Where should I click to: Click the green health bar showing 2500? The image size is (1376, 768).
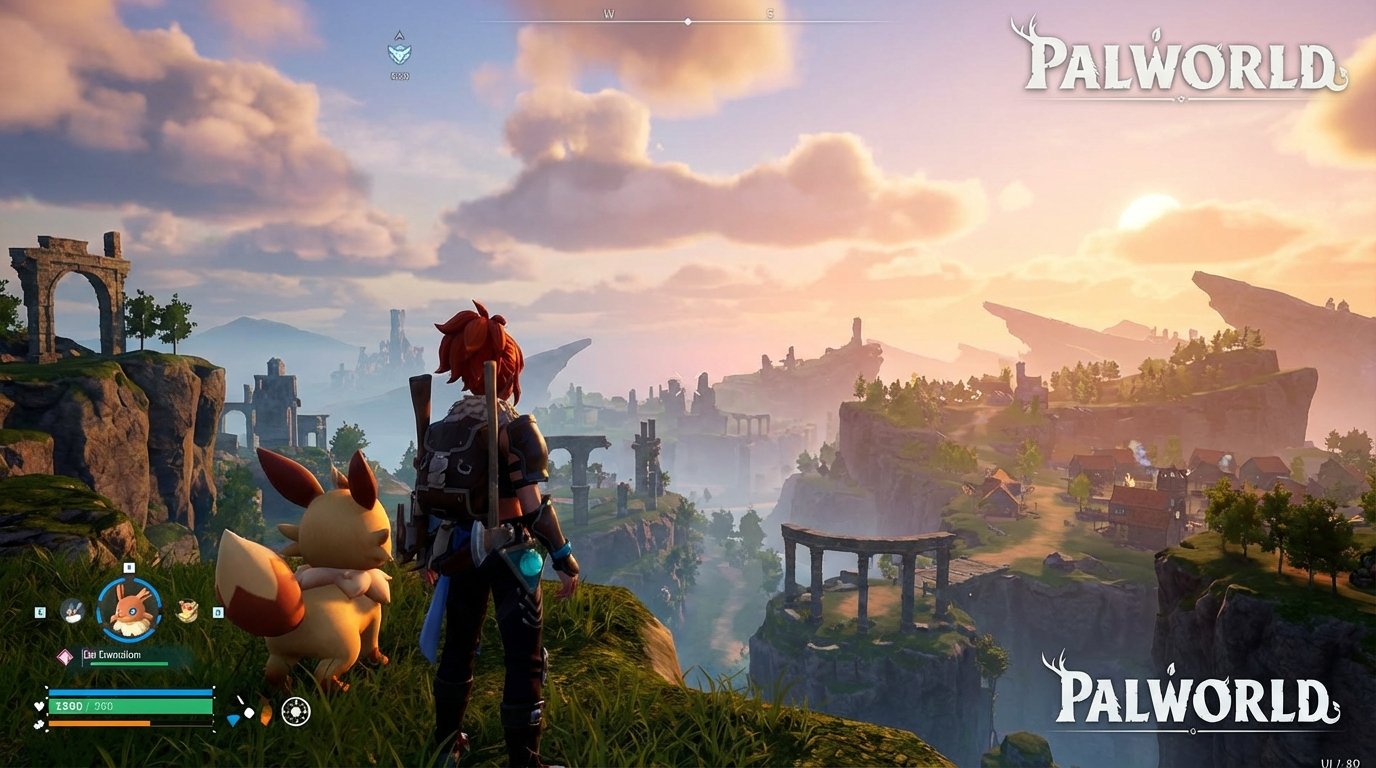pyautogui.click(x=128, y=704)
